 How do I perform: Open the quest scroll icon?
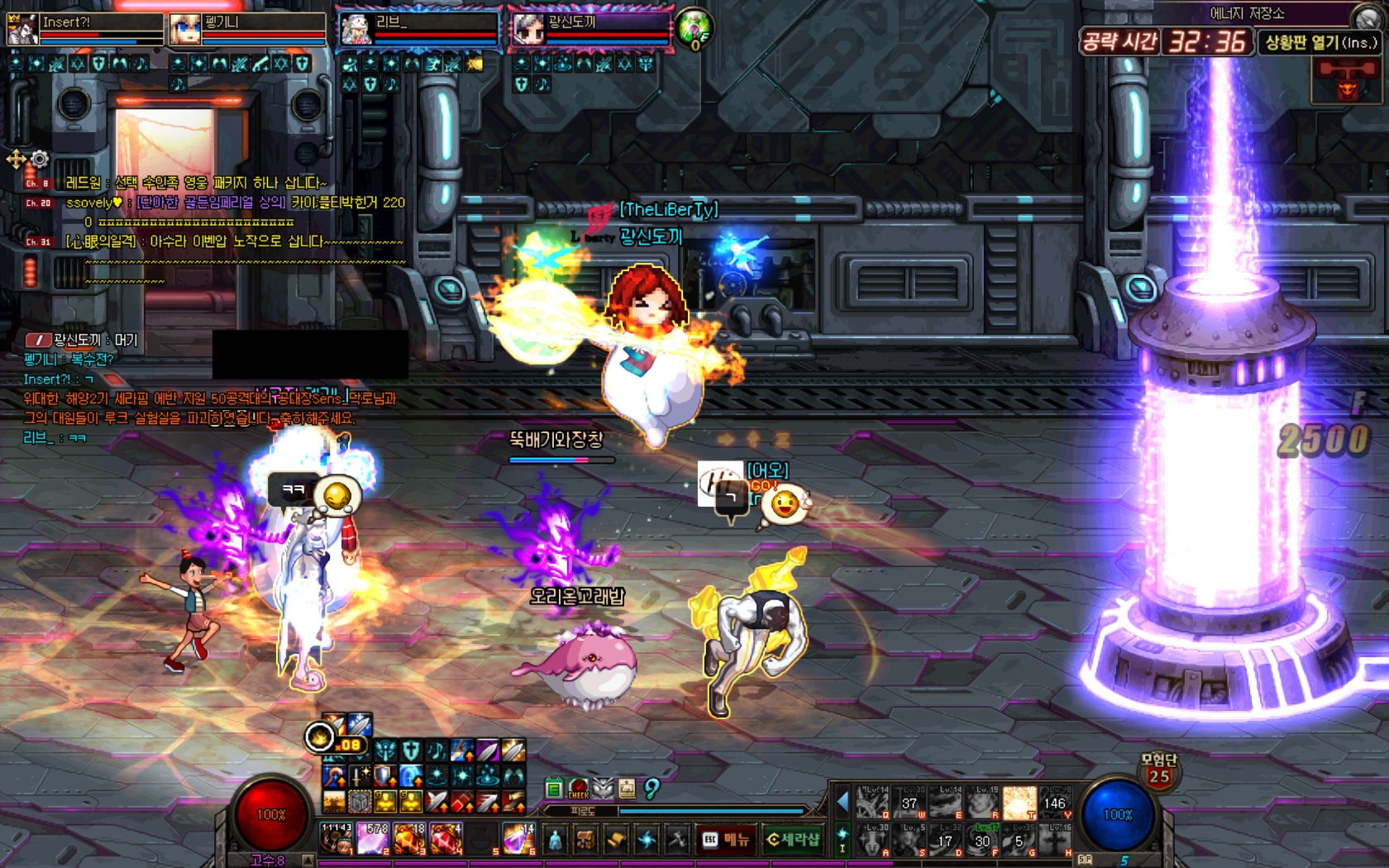click(x=616, y=840)
